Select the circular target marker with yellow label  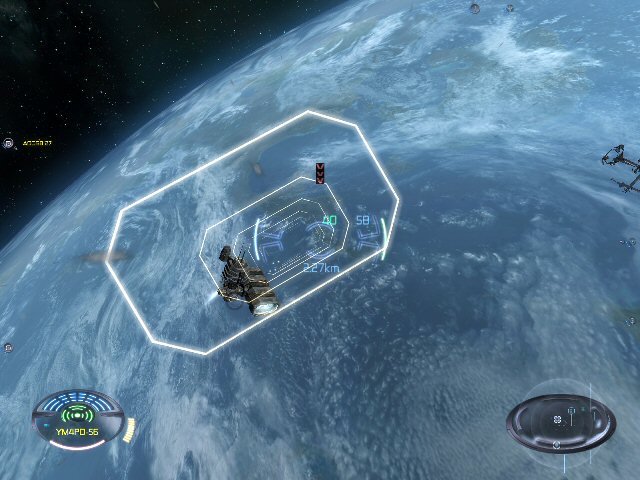tap(8, 144)
